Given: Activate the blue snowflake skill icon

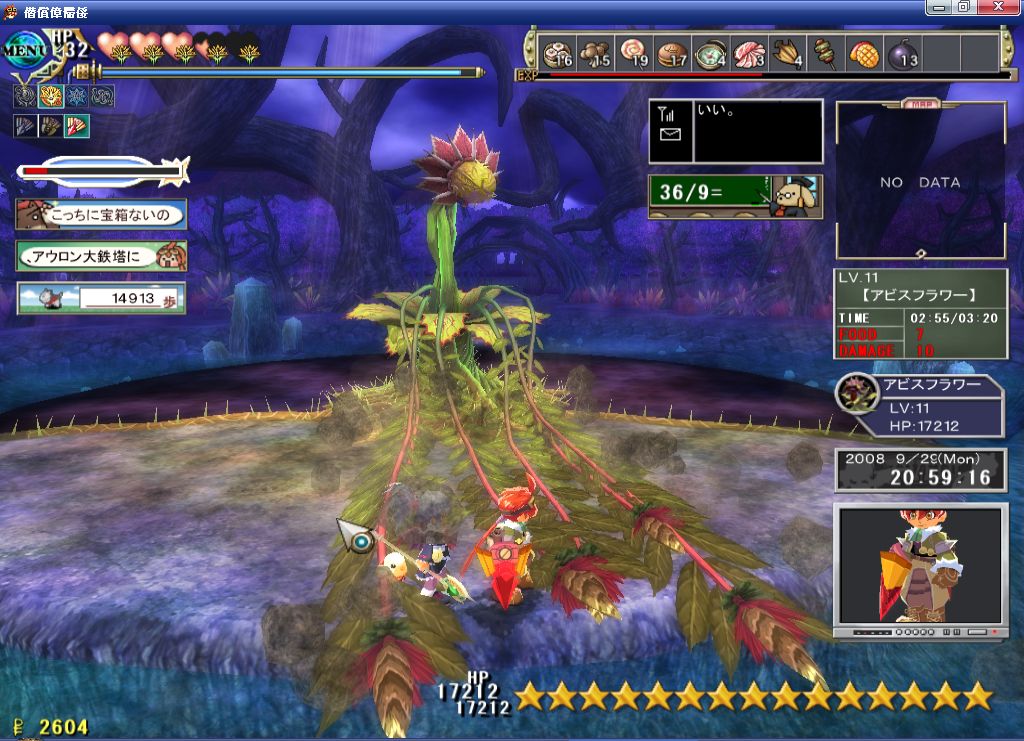Looking at the screenshot, I should click(77, 96).
